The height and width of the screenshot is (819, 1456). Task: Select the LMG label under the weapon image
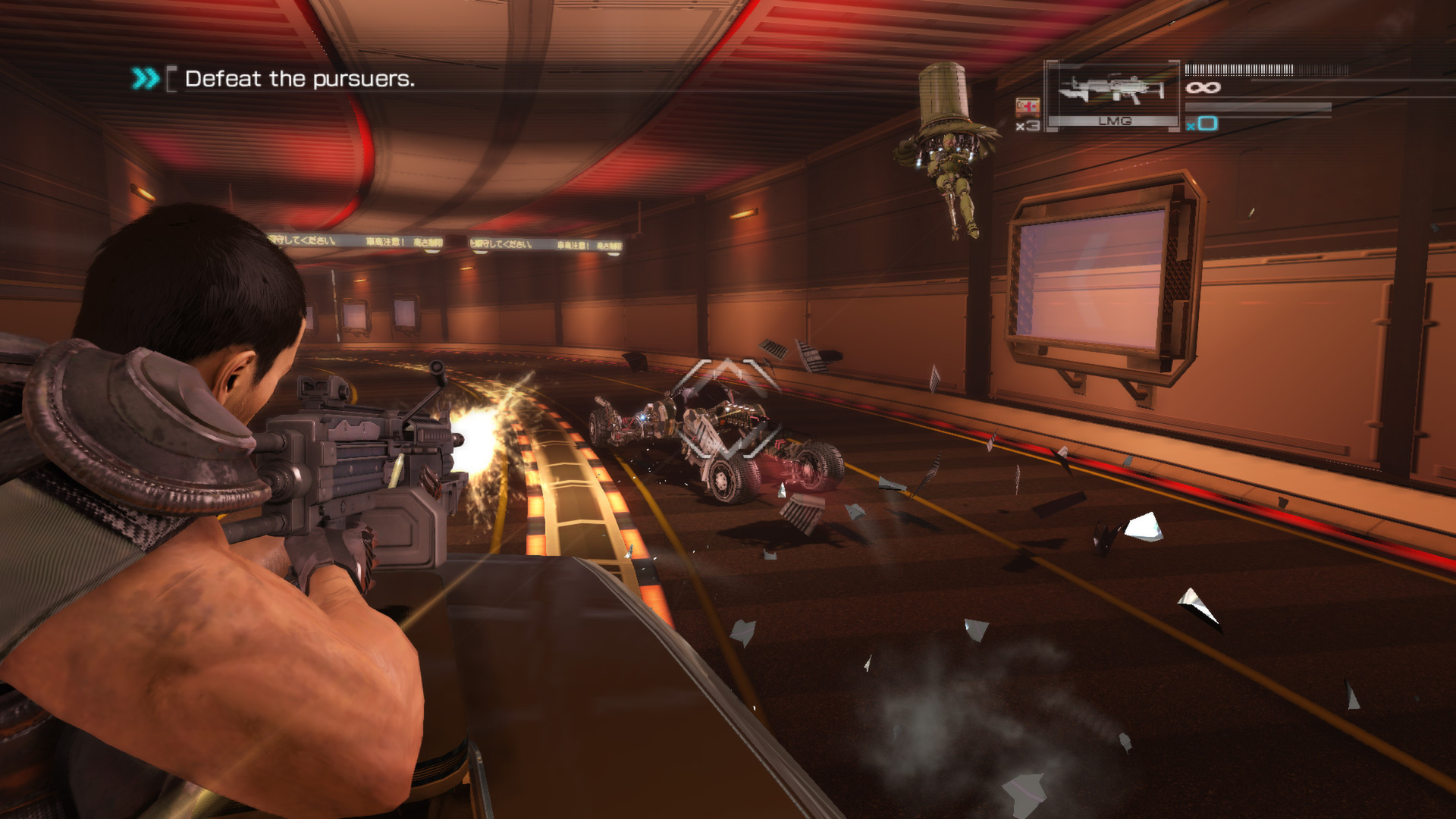tap(1115, 121)
